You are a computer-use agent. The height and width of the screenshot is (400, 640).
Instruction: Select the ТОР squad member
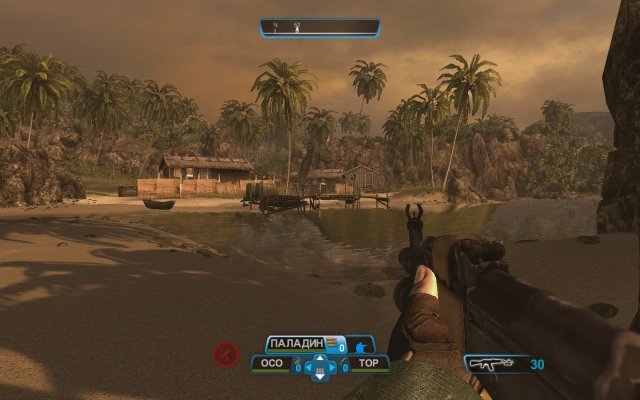369,364
